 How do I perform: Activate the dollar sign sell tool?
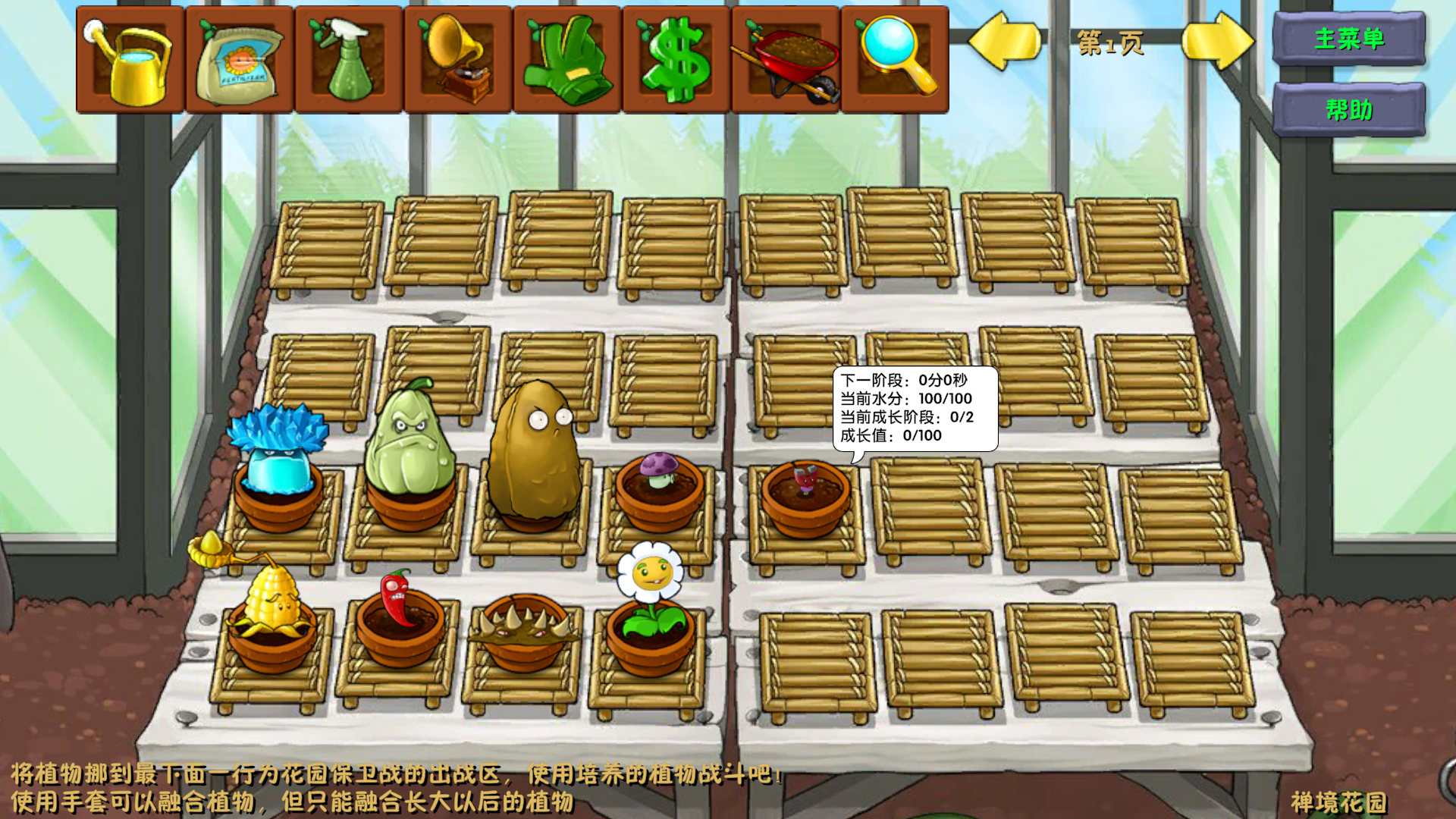pyautogui.click(x=676, y=61)
